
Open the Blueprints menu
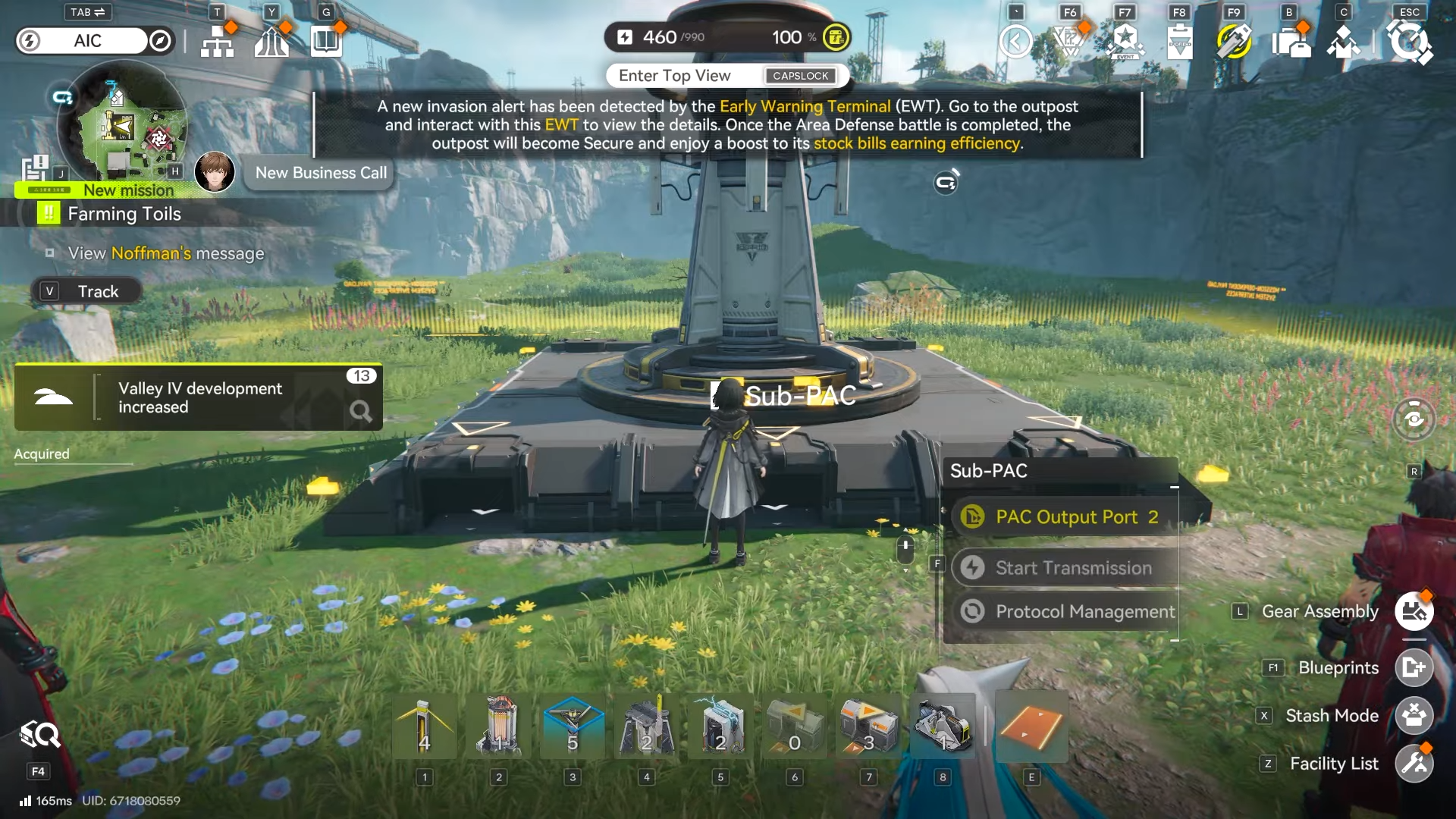pos(1414,667)
